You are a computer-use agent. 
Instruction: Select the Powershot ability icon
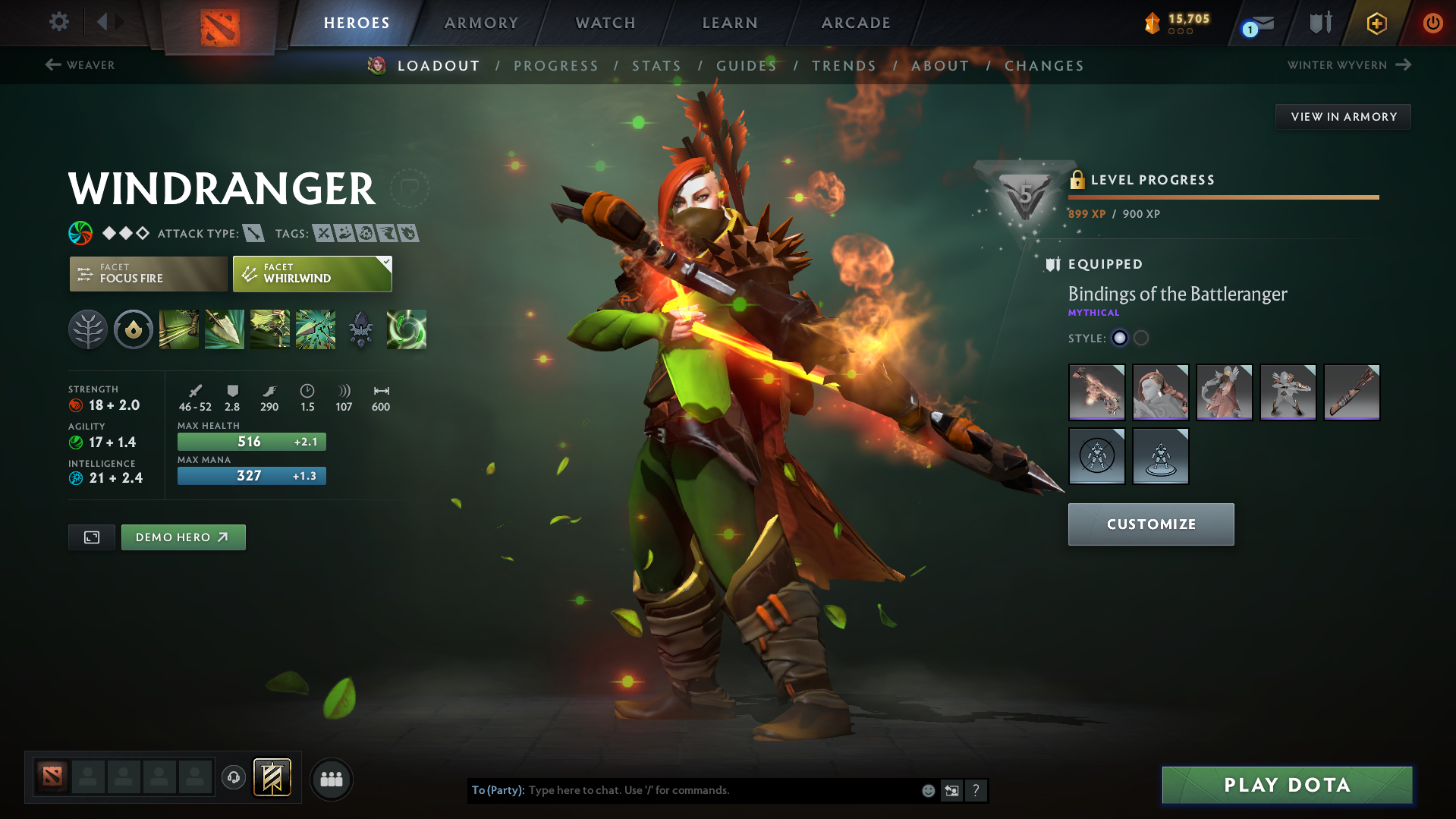pos(224,329)
